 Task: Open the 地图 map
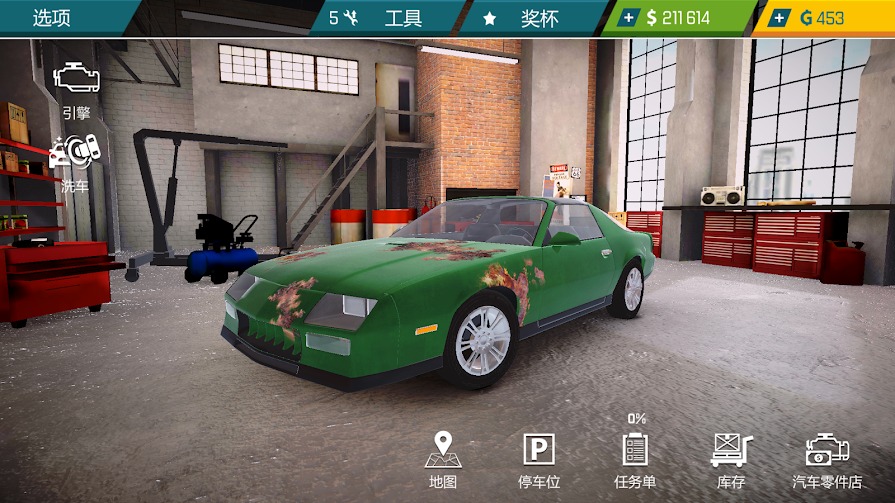442,459
